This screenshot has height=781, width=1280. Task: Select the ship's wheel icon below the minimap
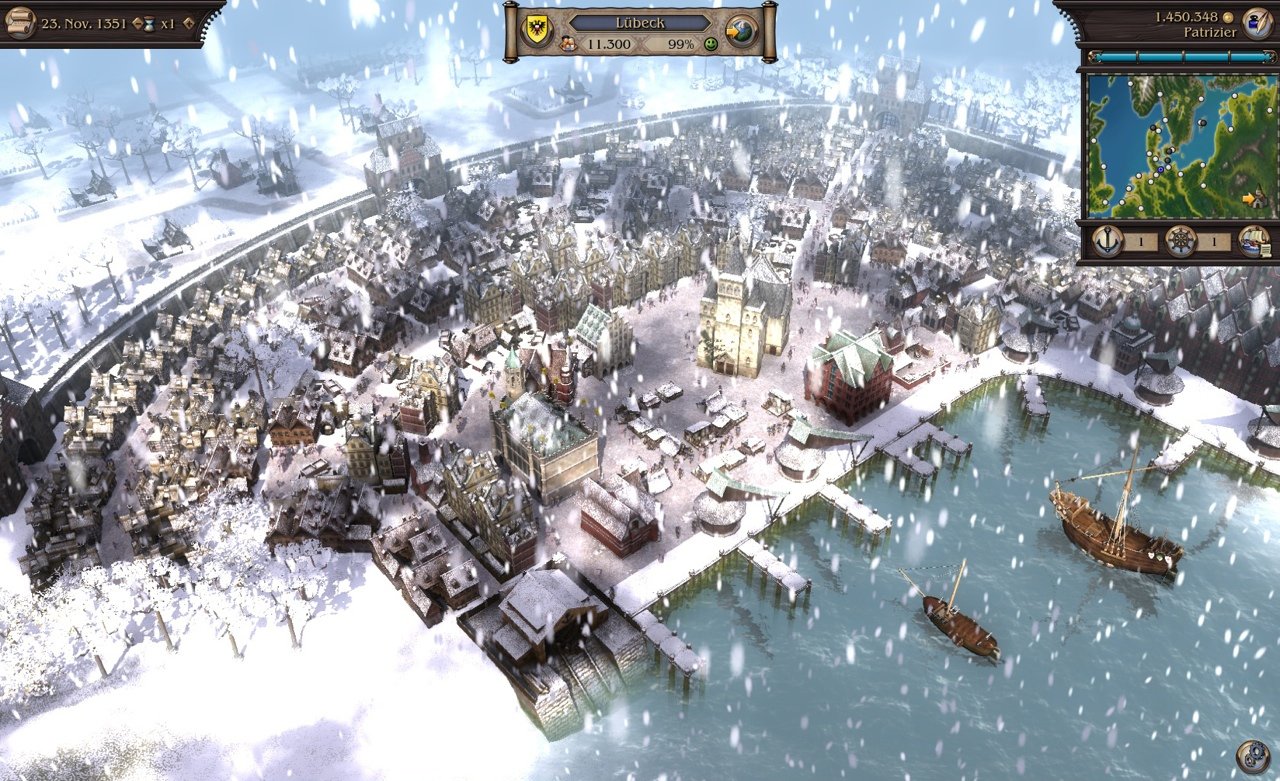pyautogui.click(x=1182, y=240)
